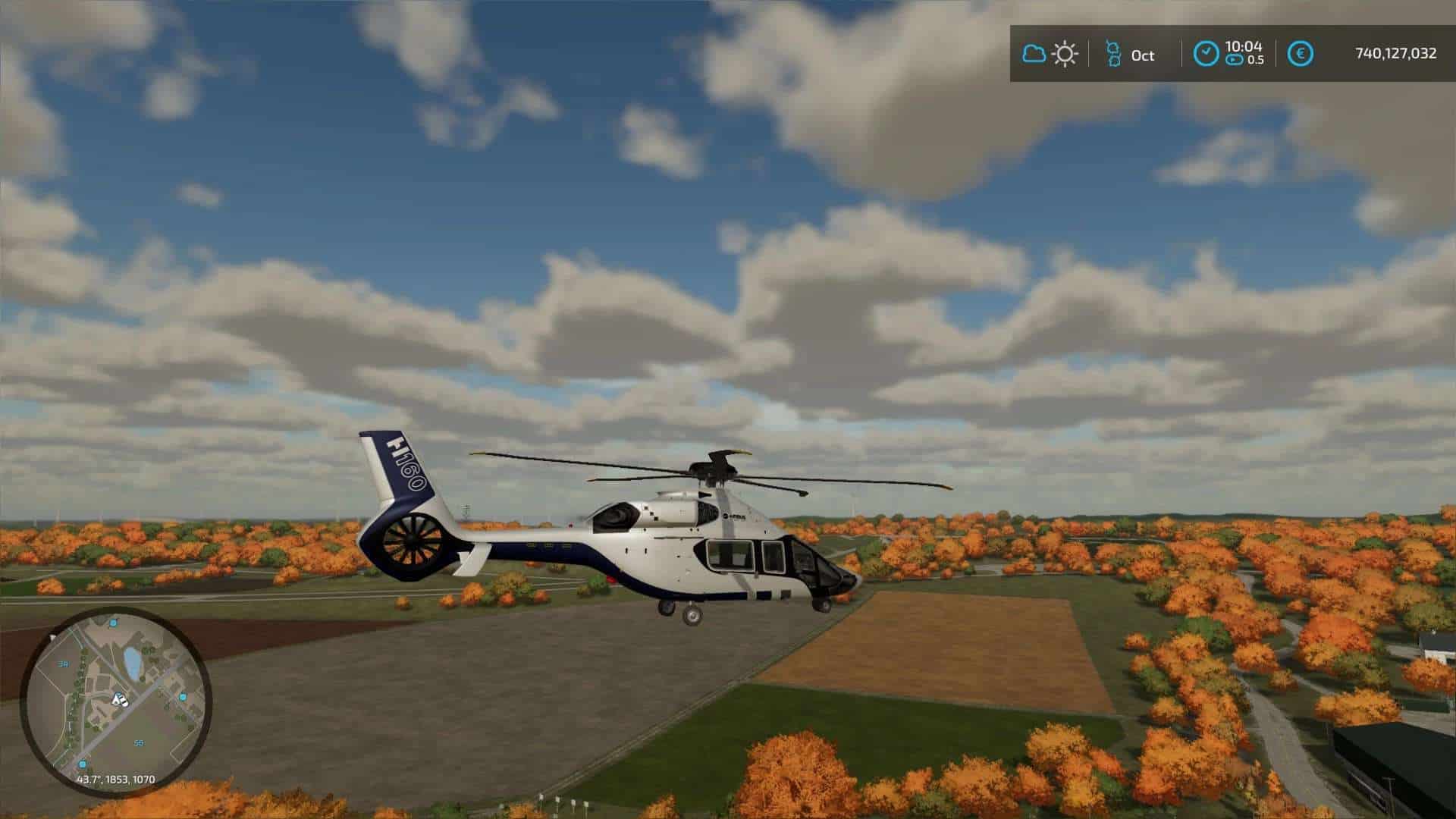This screenshot has width=1456, height=819.
Task: Click field number 55 on the minimap
Action: 139,743
